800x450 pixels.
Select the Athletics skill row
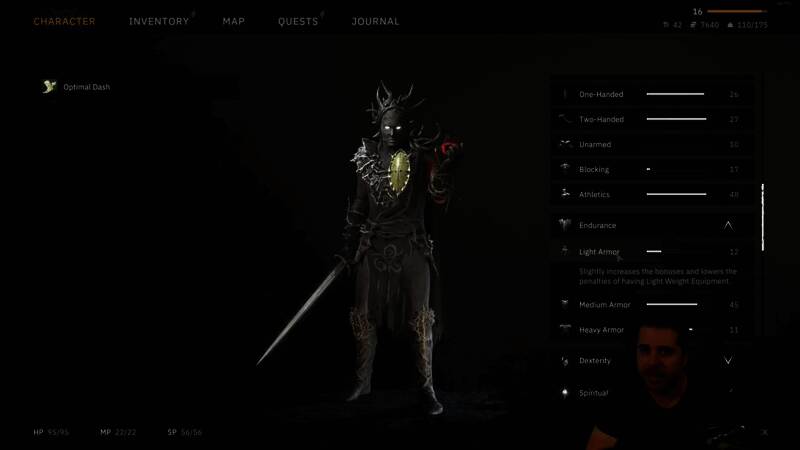[x=650, y=194]
